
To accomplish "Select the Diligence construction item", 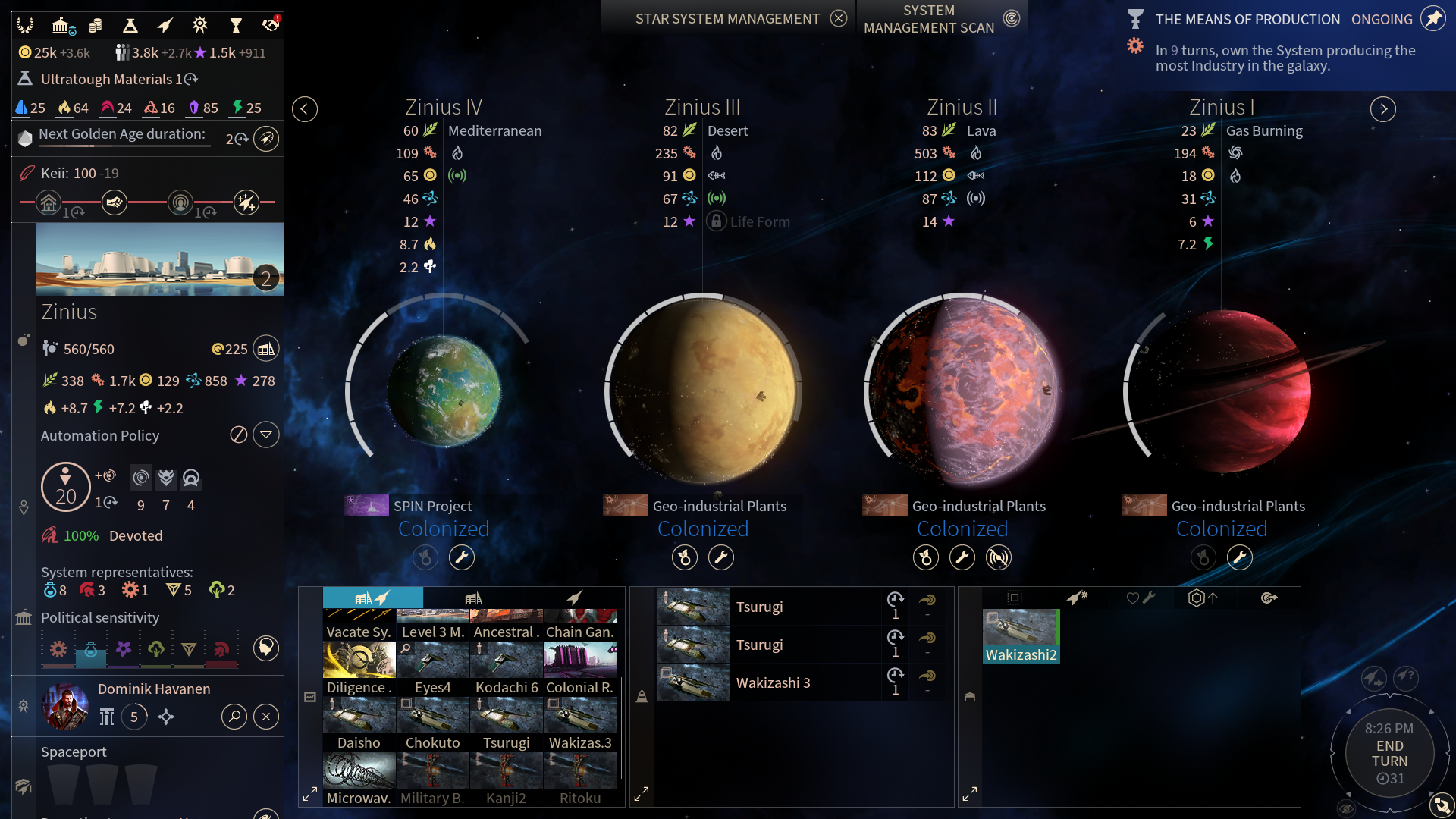I will point(359,668).
